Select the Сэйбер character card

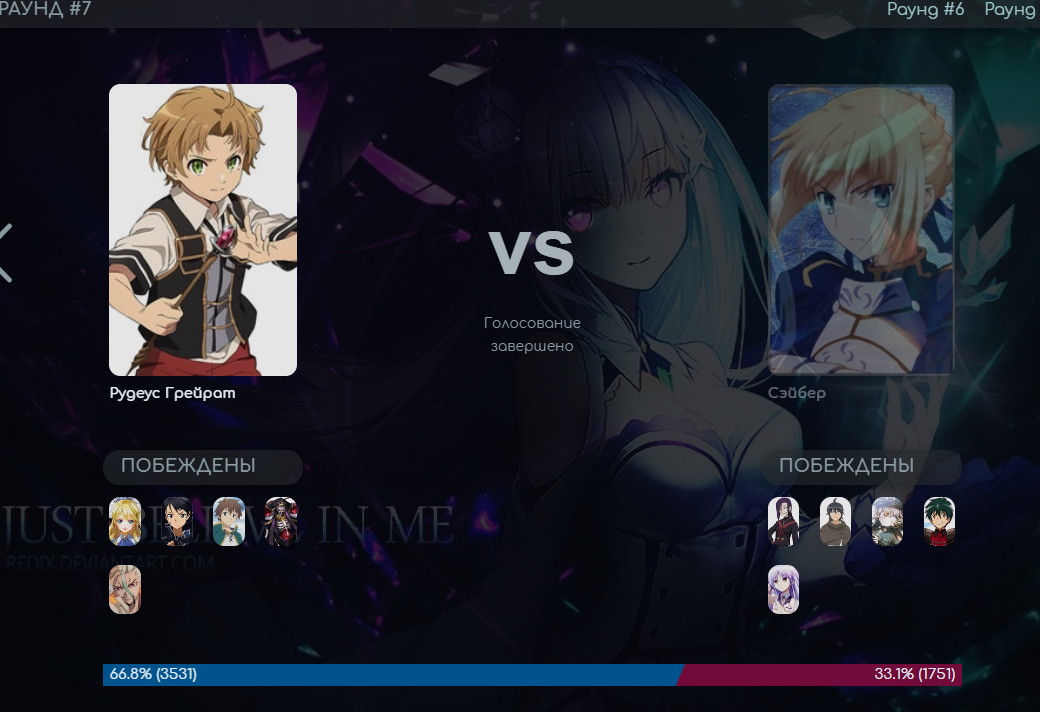click(x=861, y=230)
